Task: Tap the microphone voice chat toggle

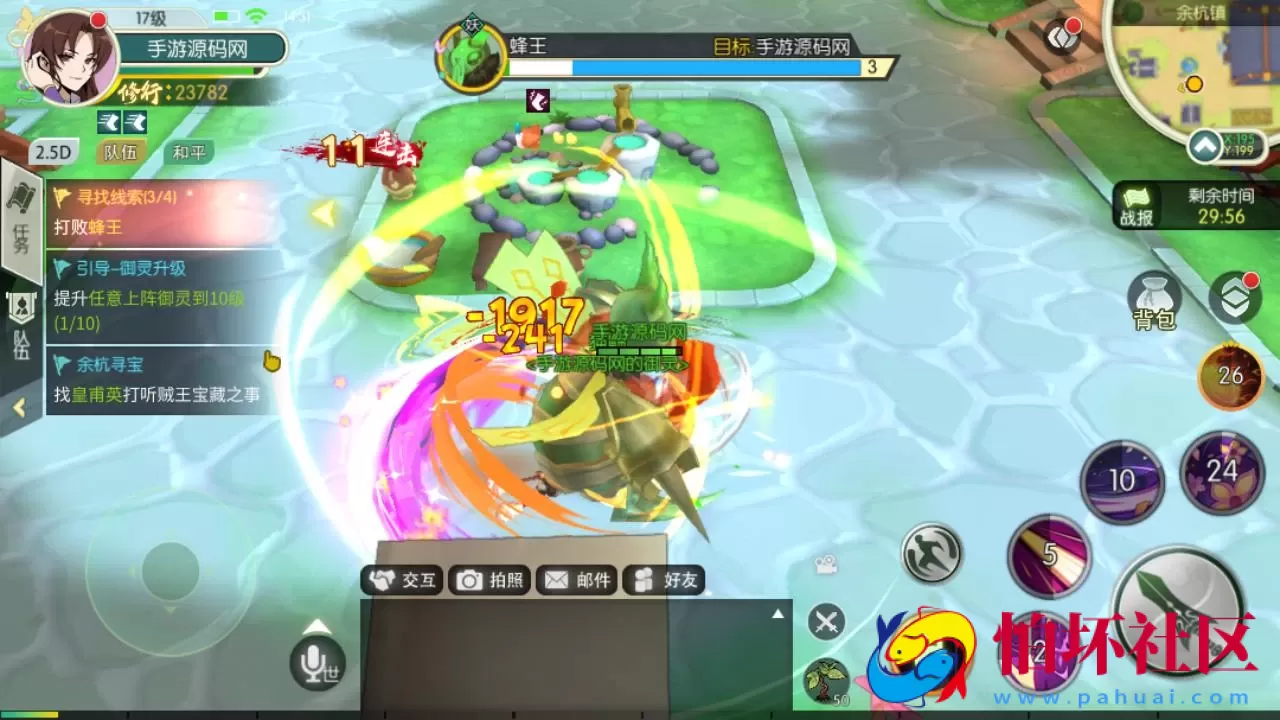Action: tap(316, 662)
